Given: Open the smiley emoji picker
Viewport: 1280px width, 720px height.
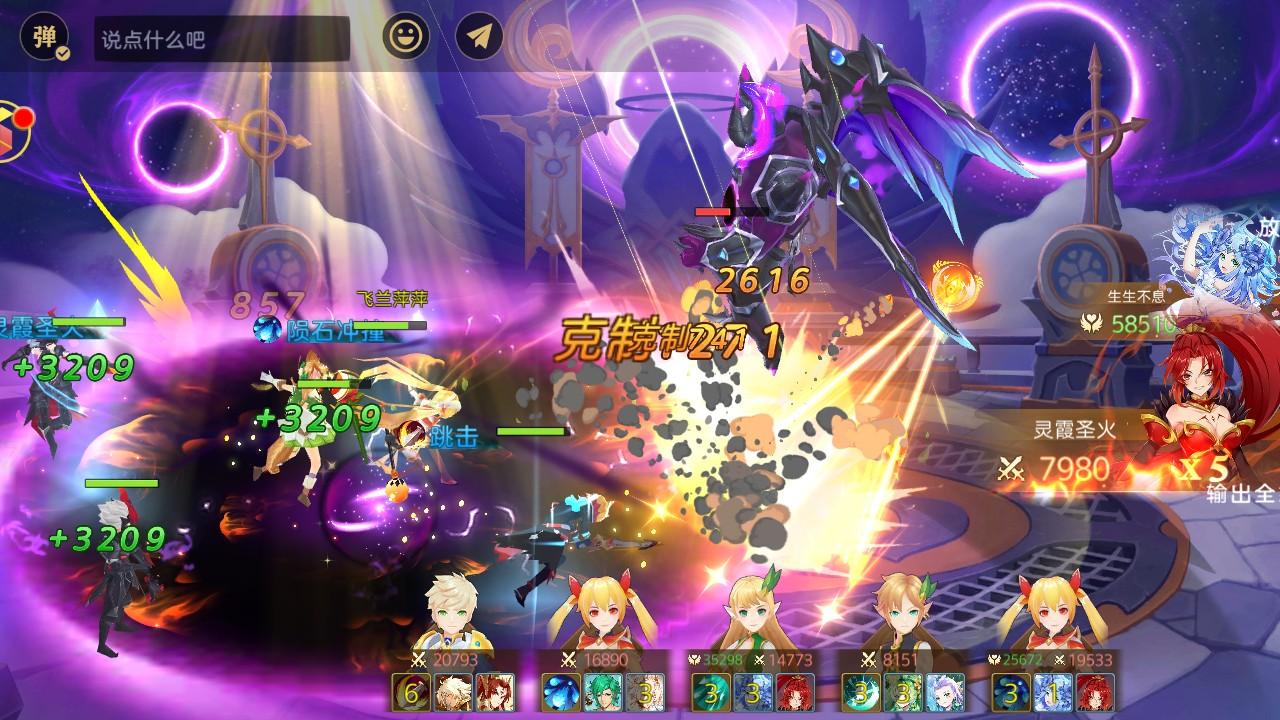Looking at the screenshot, I should (x=406, y=38).
